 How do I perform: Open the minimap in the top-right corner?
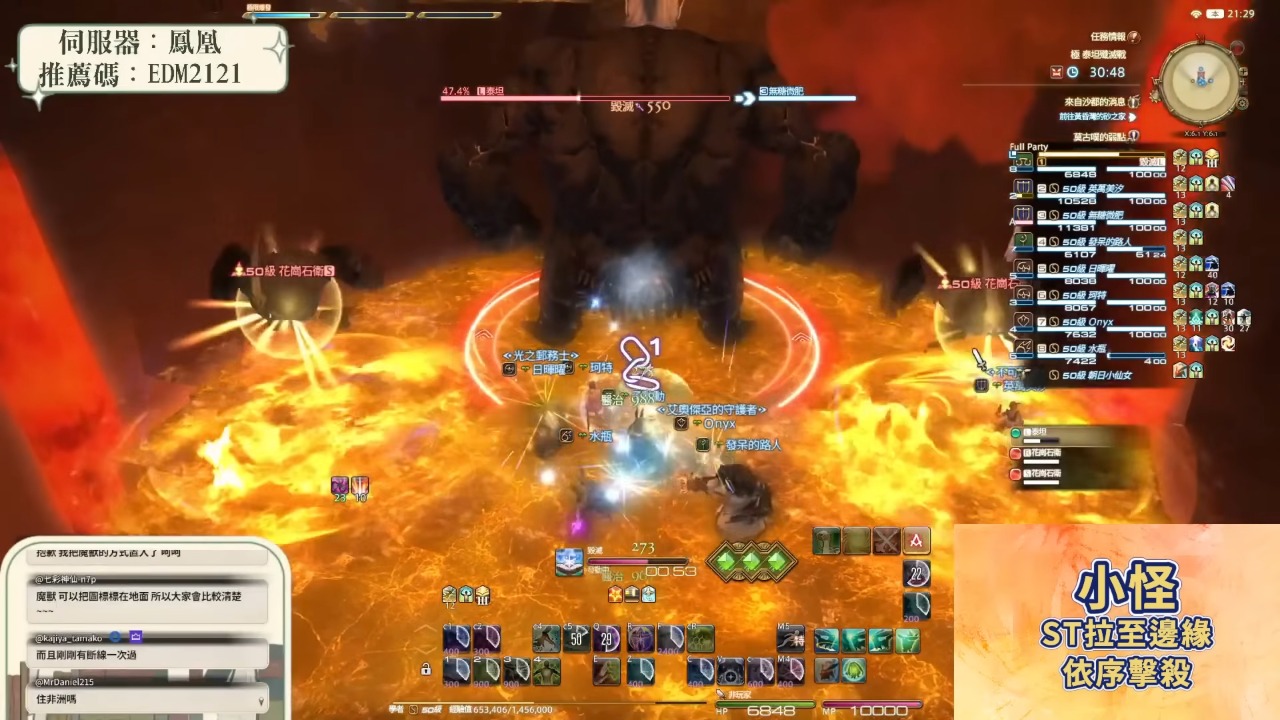tap(1200, 82)
